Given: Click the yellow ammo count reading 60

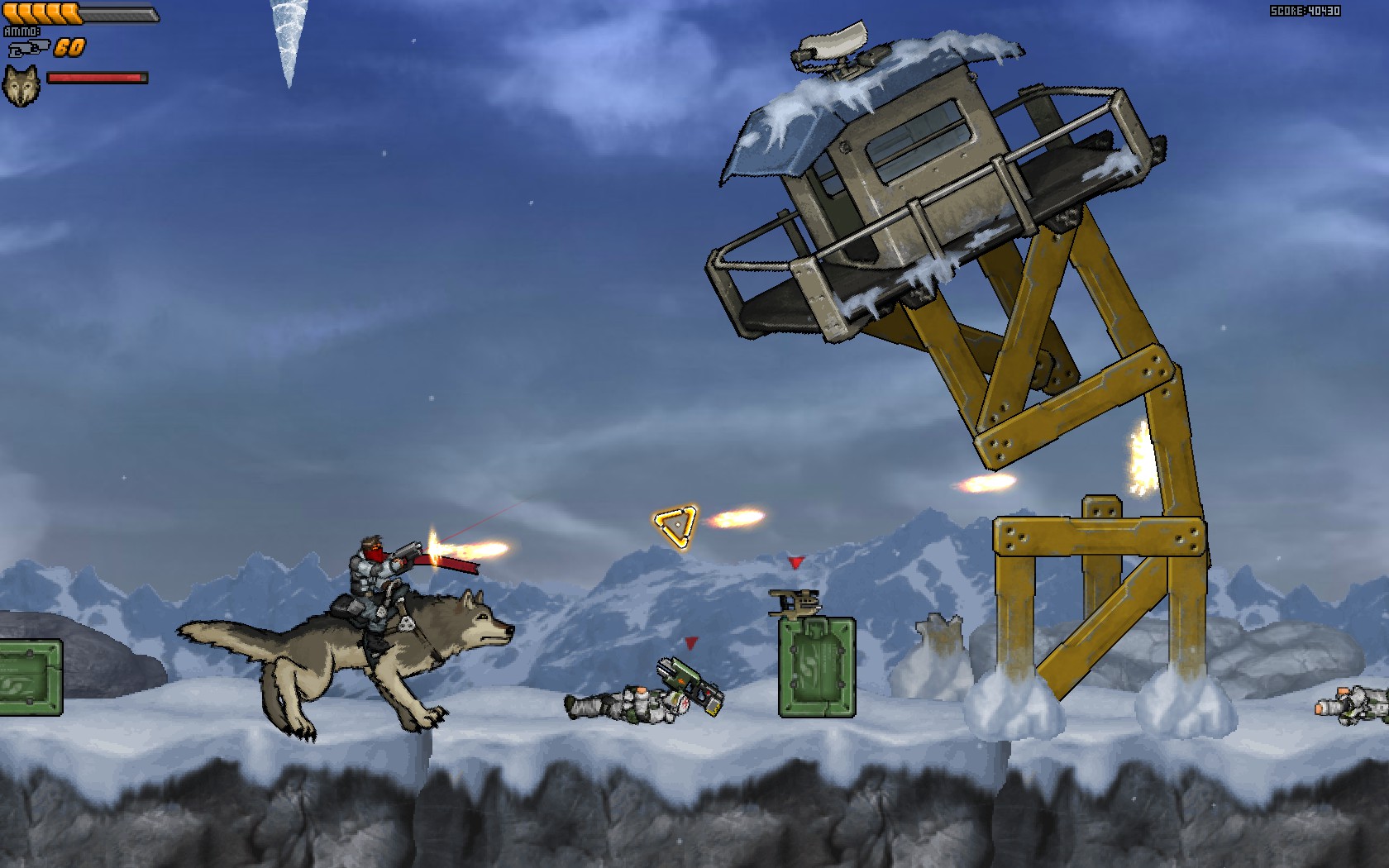Looking at the screenshot, I should pyautogui.click(x=71, y=47).
